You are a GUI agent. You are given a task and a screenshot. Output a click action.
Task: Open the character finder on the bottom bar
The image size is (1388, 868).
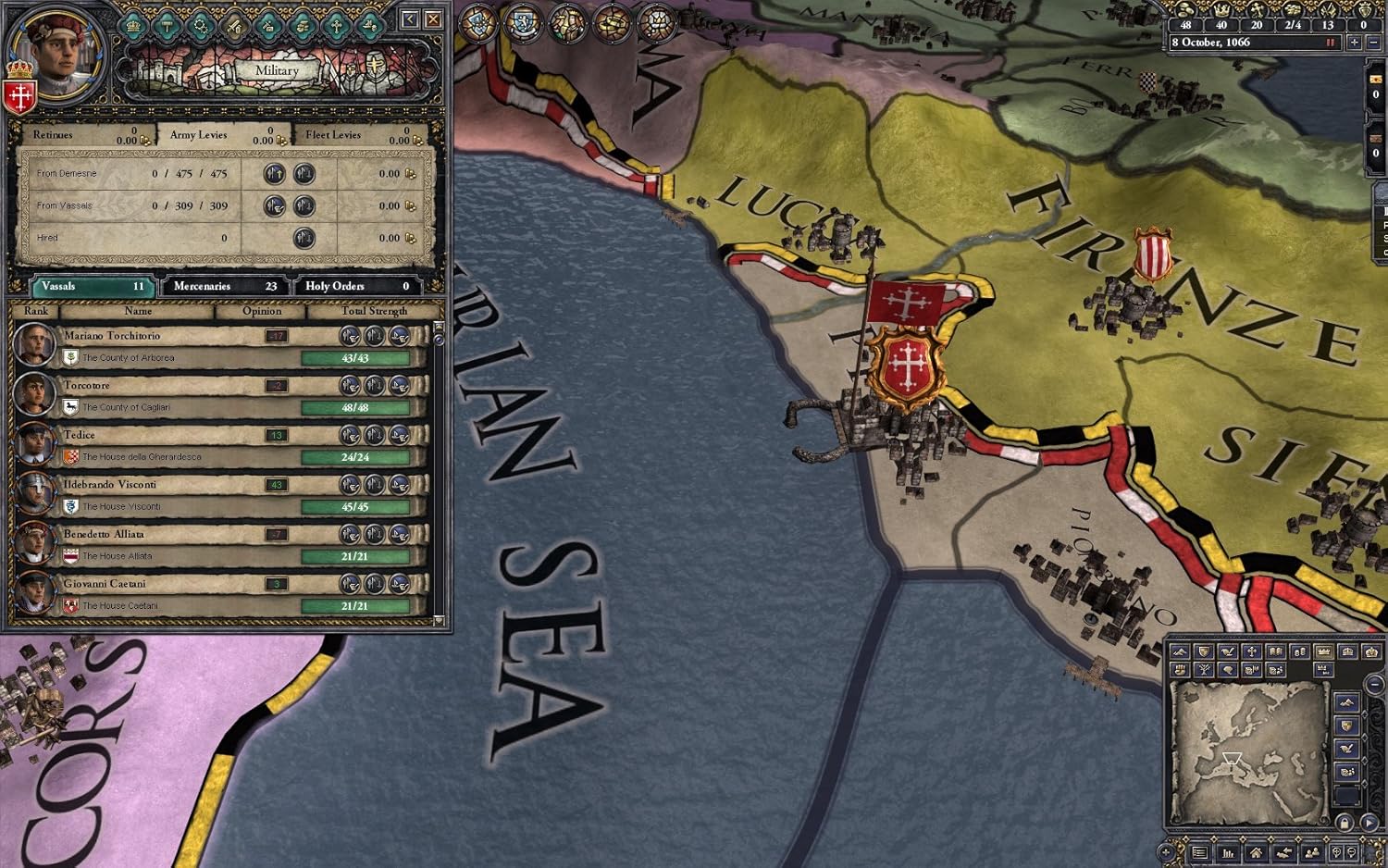tap(1311, 853)
